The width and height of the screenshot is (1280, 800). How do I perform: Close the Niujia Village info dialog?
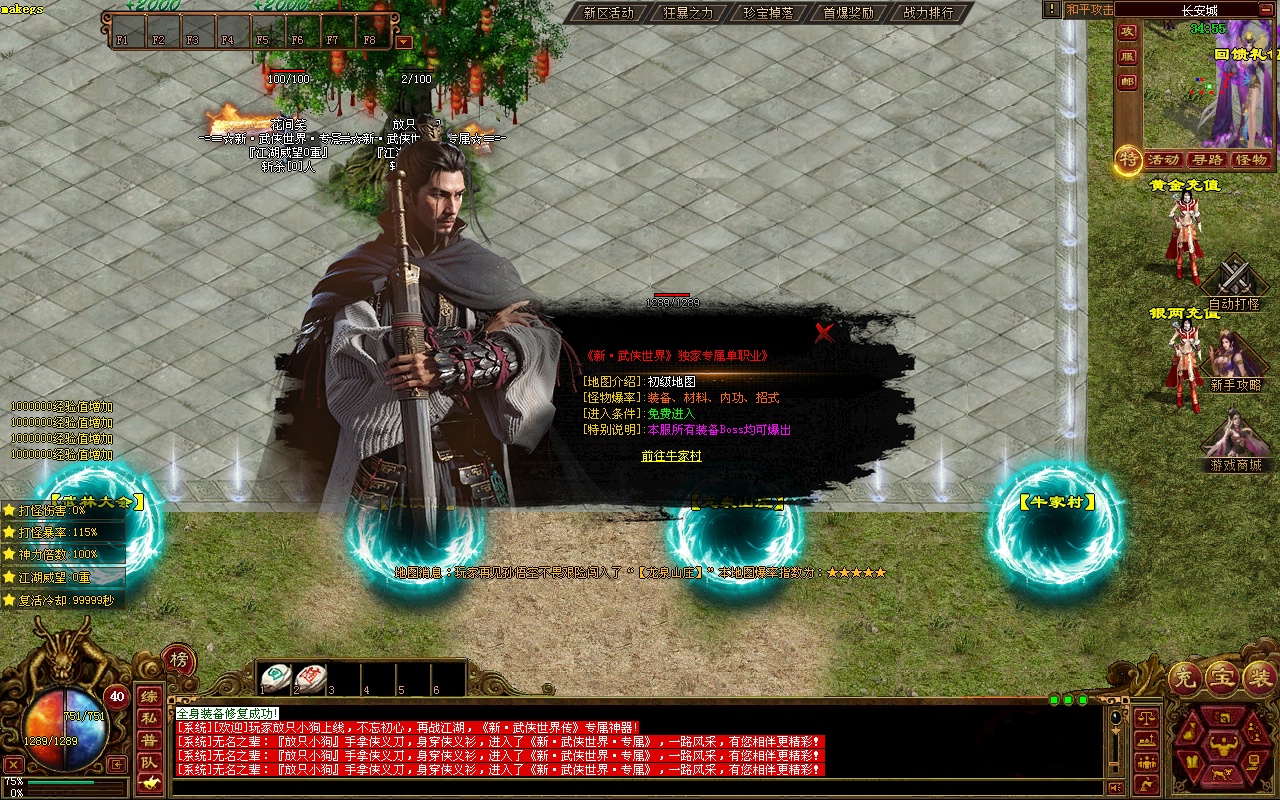pos(824,333)
